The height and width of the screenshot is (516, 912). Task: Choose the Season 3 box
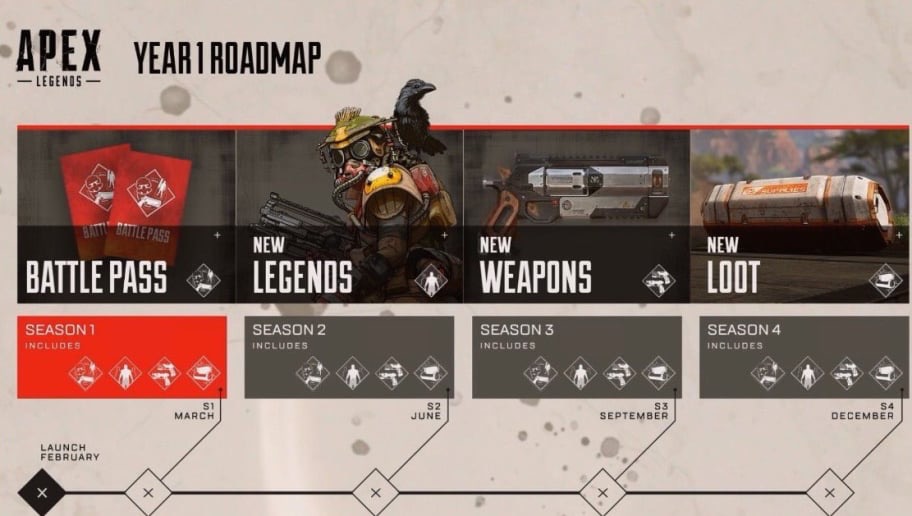pyautogui.click(x=577, y=357)
